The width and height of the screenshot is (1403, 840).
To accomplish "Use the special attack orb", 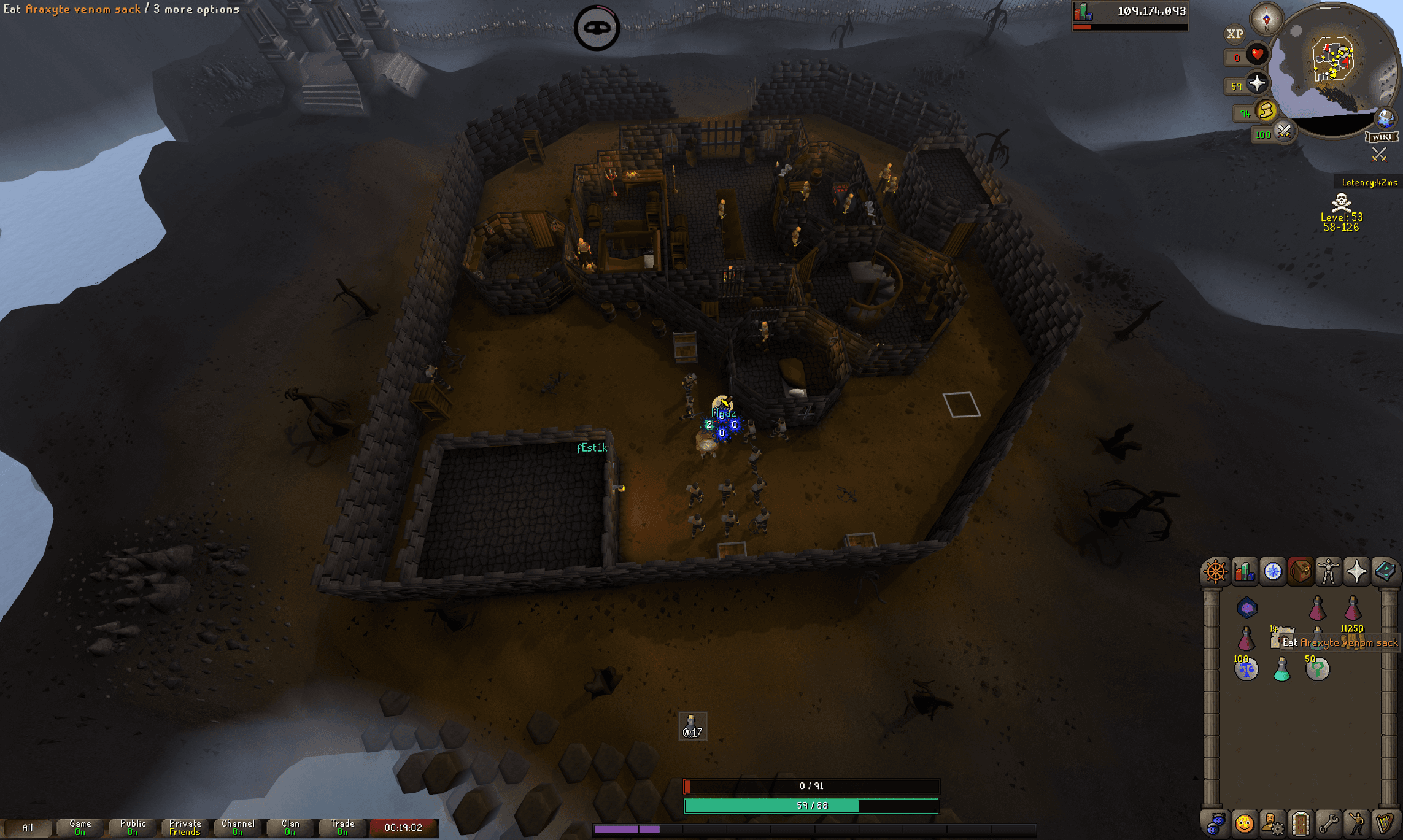I will 1283,132.
